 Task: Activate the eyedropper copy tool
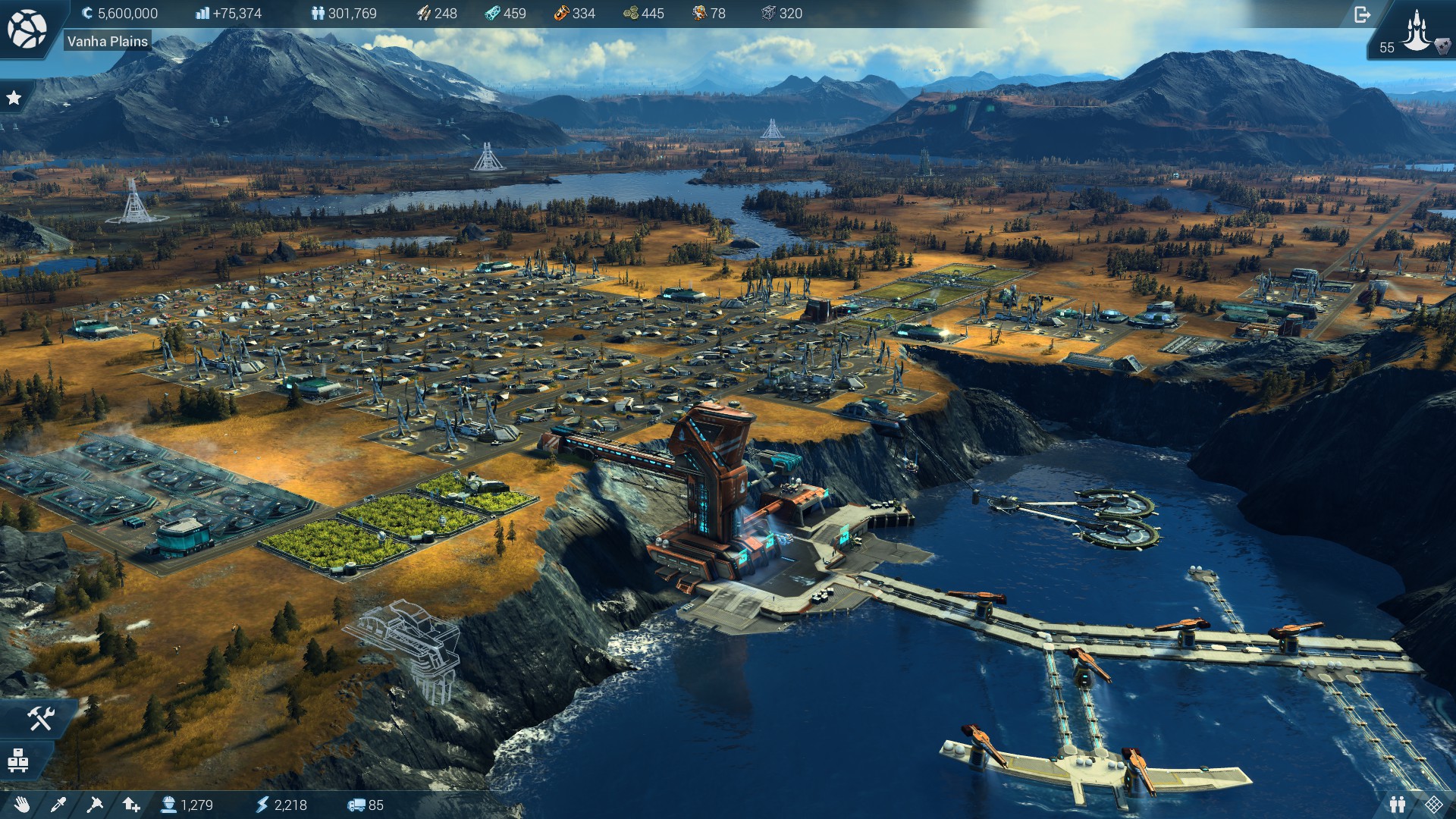click(x=58, y=805)
